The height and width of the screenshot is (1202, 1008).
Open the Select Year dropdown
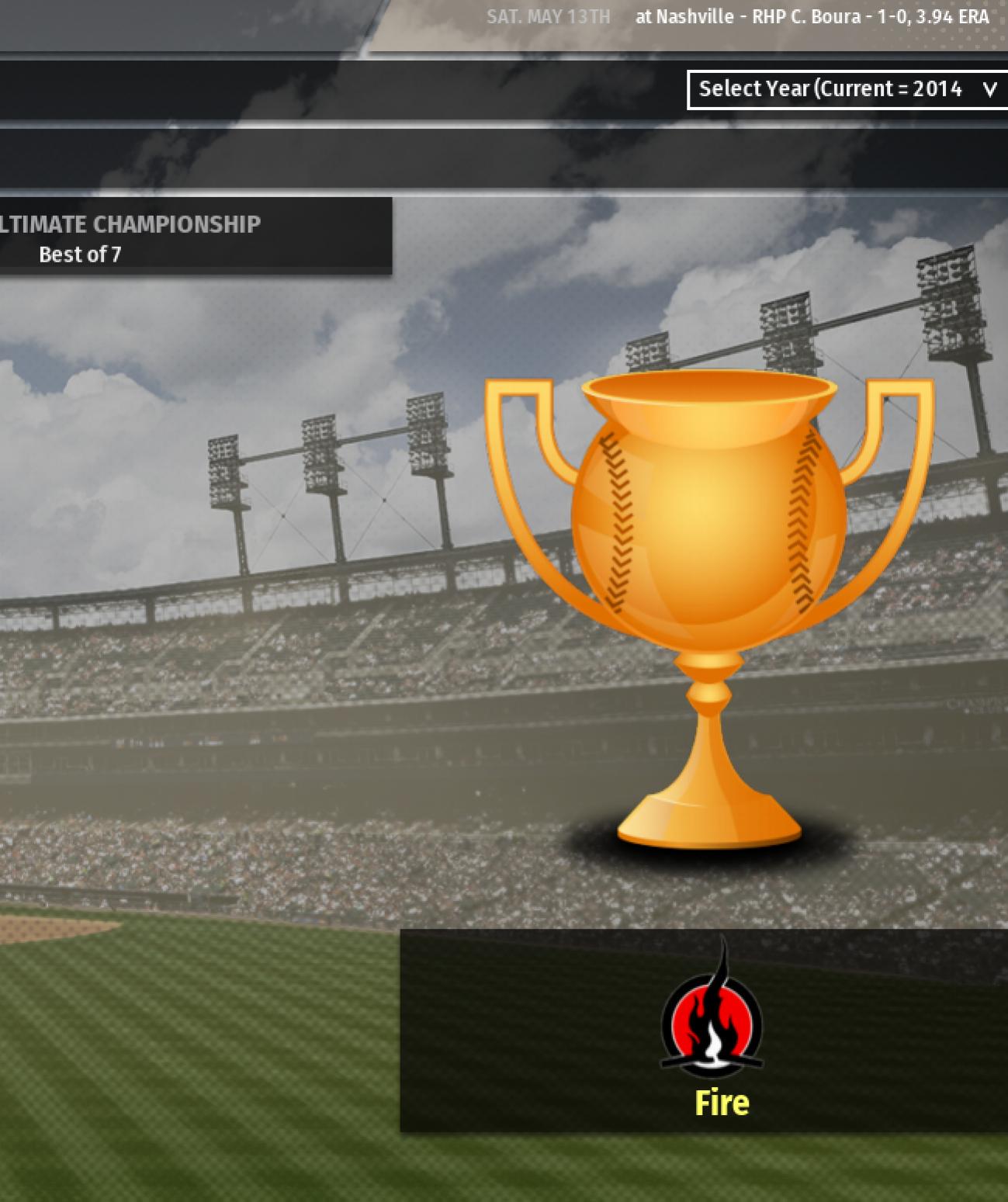pos(847,89)
